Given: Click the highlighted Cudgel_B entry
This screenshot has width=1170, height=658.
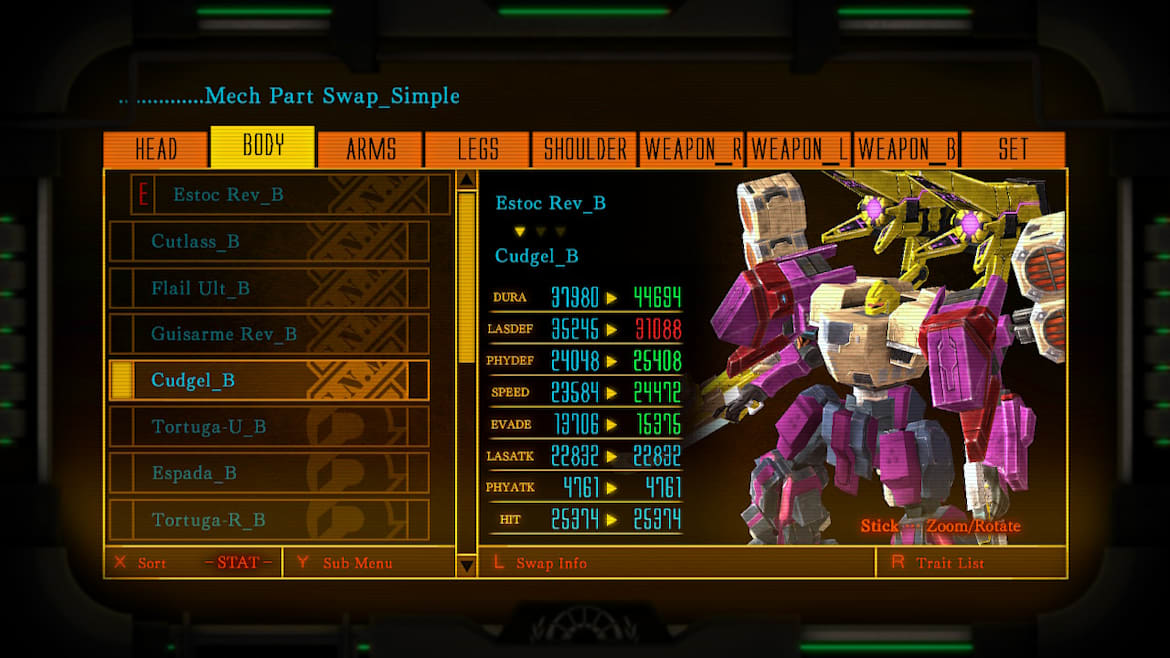Looking at the screenshot, I should [268, 381].
